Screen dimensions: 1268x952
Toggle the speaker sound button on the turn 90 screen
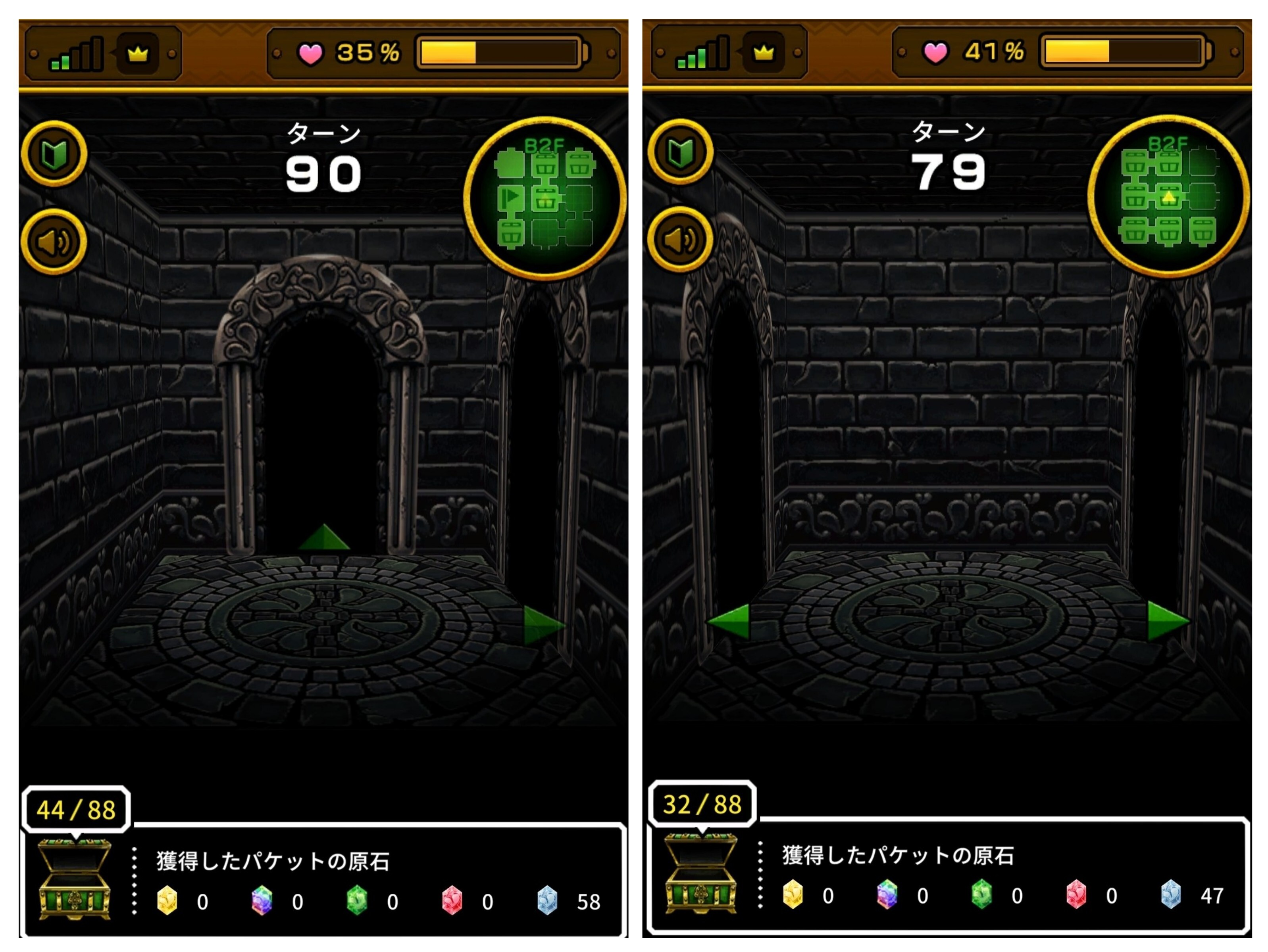(x=54, y=242)
